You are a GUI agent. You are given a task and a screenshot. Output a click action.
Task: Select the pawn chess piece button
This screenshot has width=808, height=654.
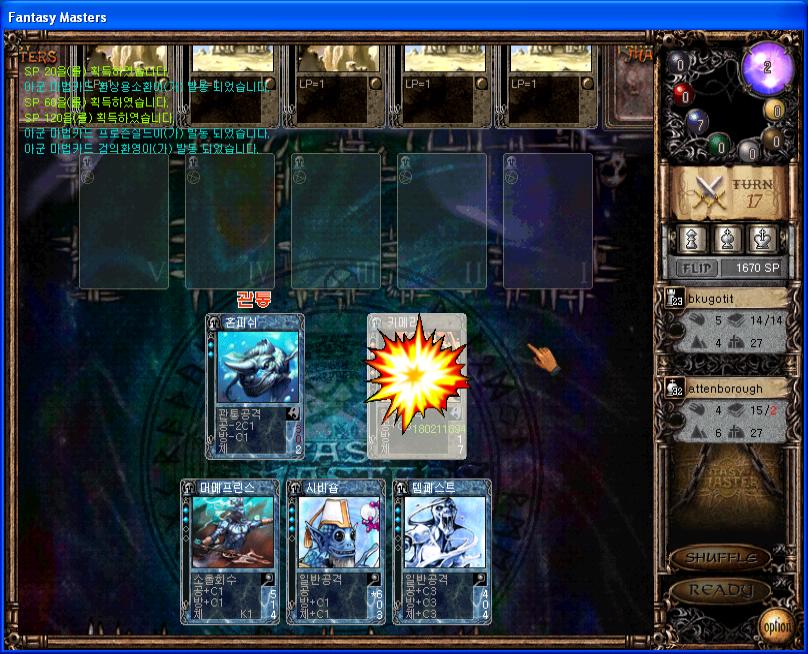pos(689,239)
